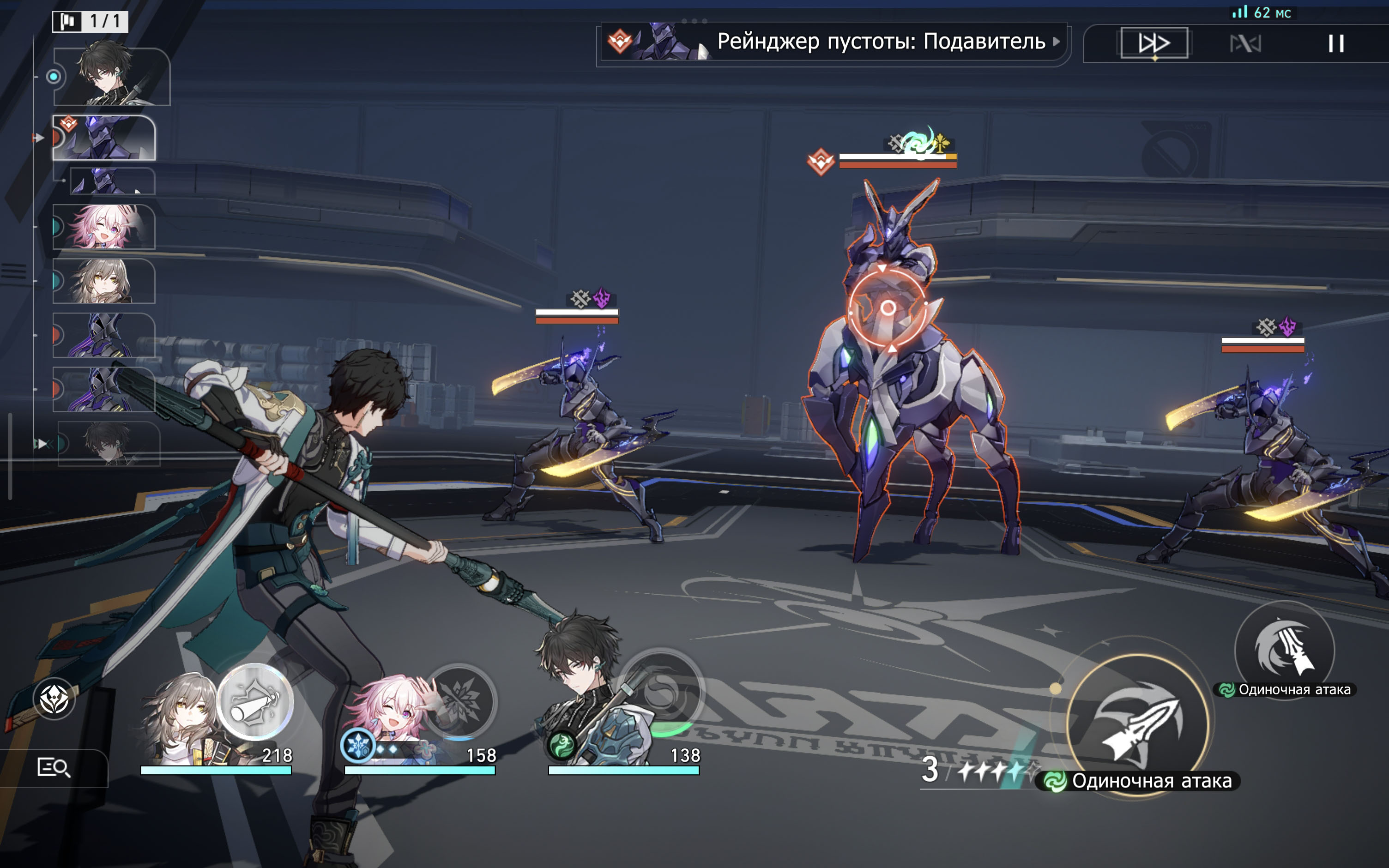This screenshot has width=1389, height=868.
Task: Pause the battle
Action: click(1335, 43)
